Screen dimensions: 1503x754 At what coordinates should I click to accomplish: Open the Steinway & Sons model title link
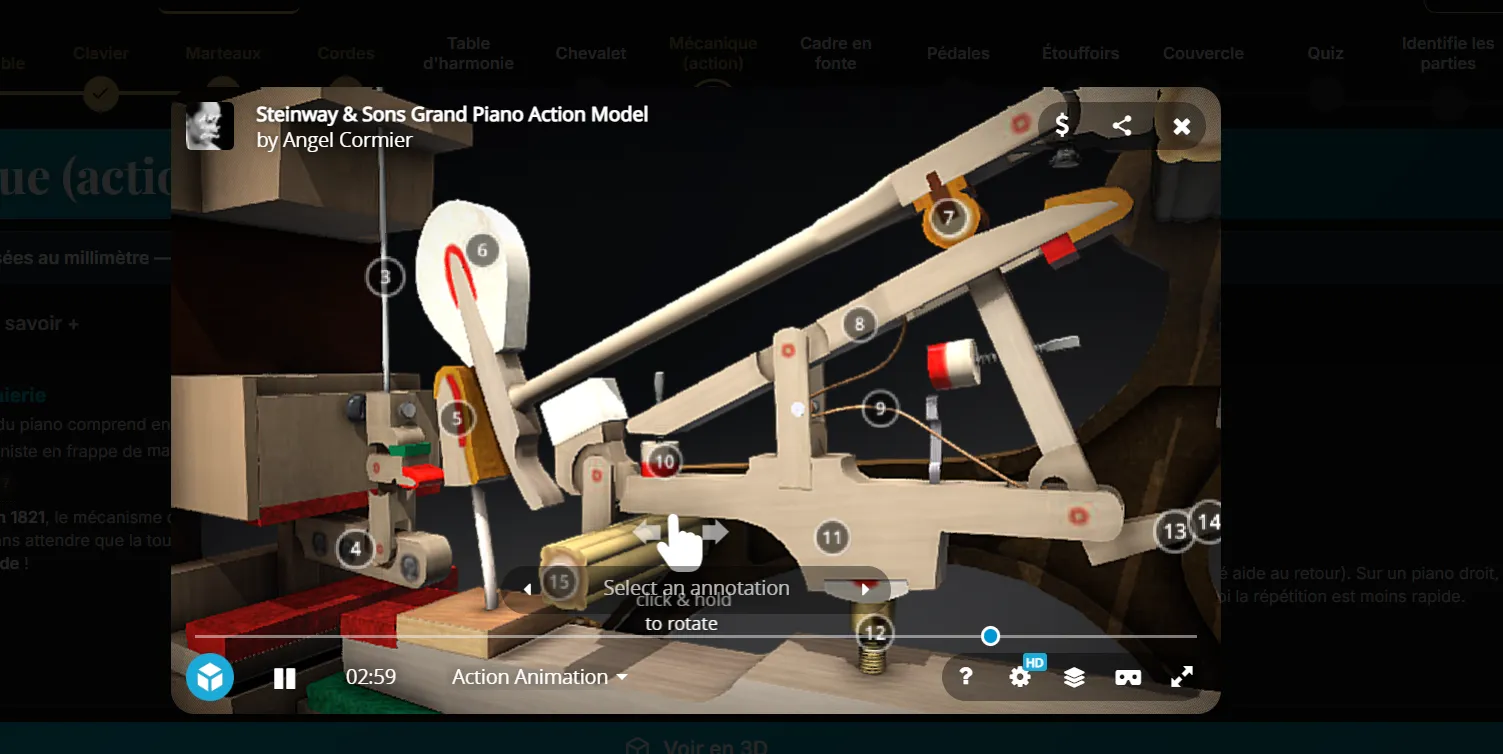(452, 114)
